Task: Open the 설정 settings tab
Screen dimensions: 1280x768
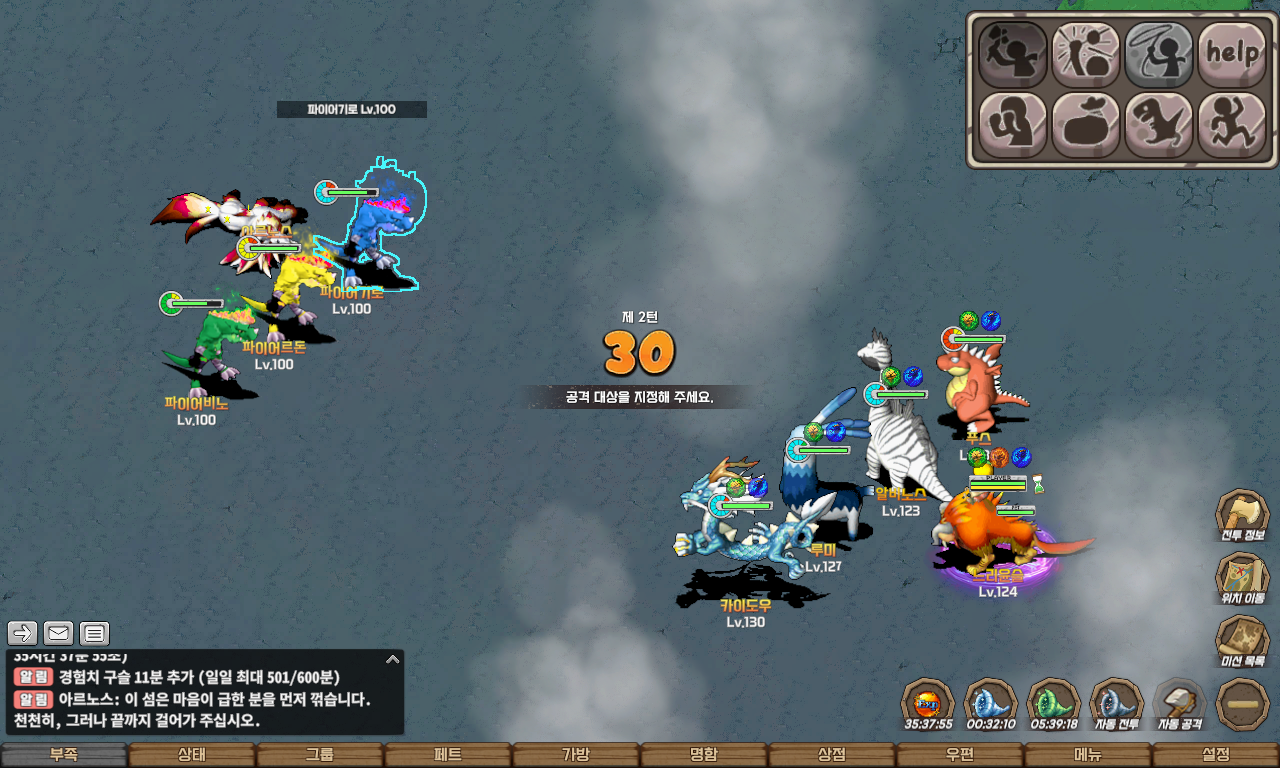Action: (1216, 755)
